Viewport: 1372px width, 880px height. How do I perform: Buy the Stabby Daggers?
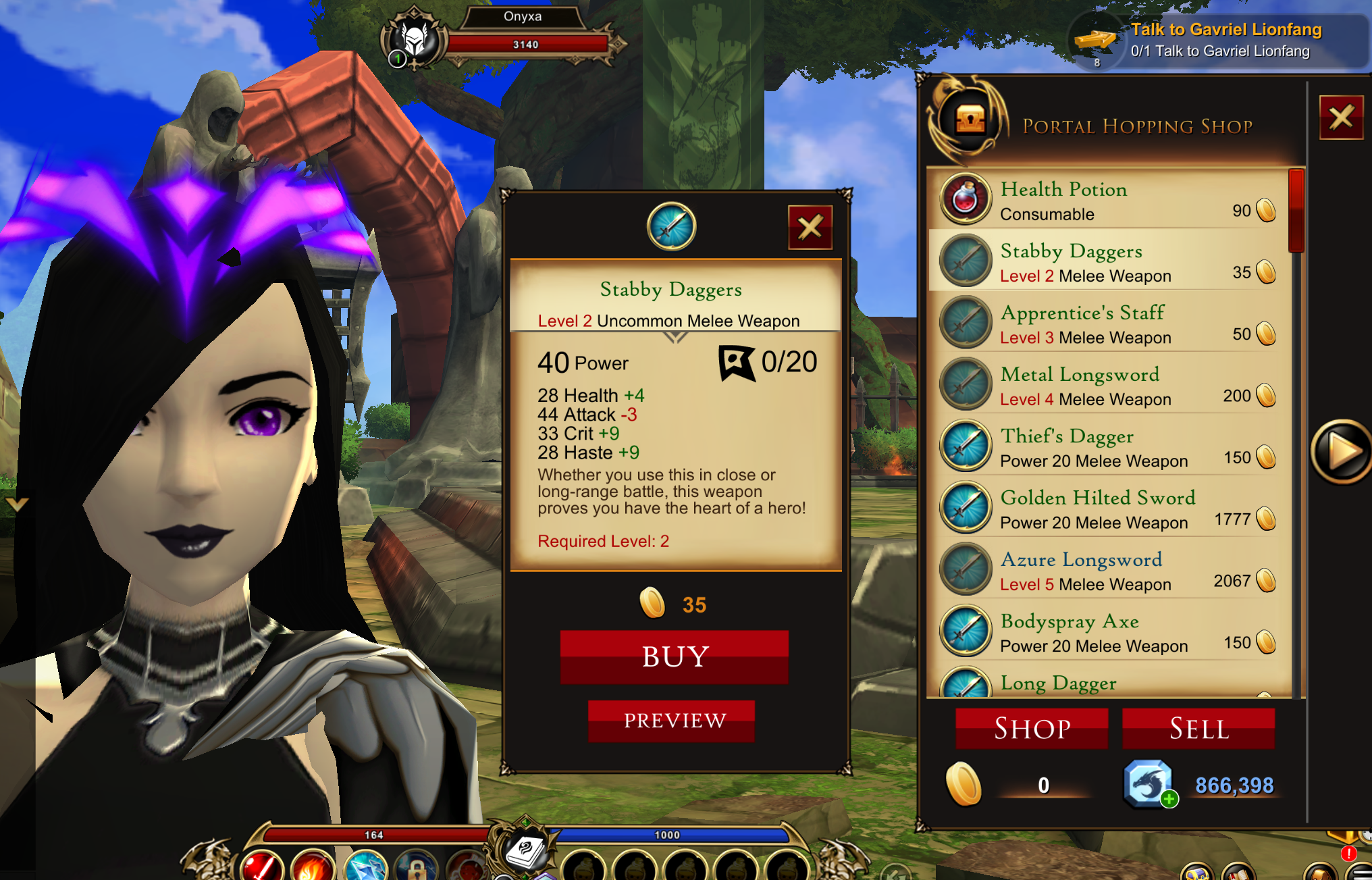[x=674, y=656]
